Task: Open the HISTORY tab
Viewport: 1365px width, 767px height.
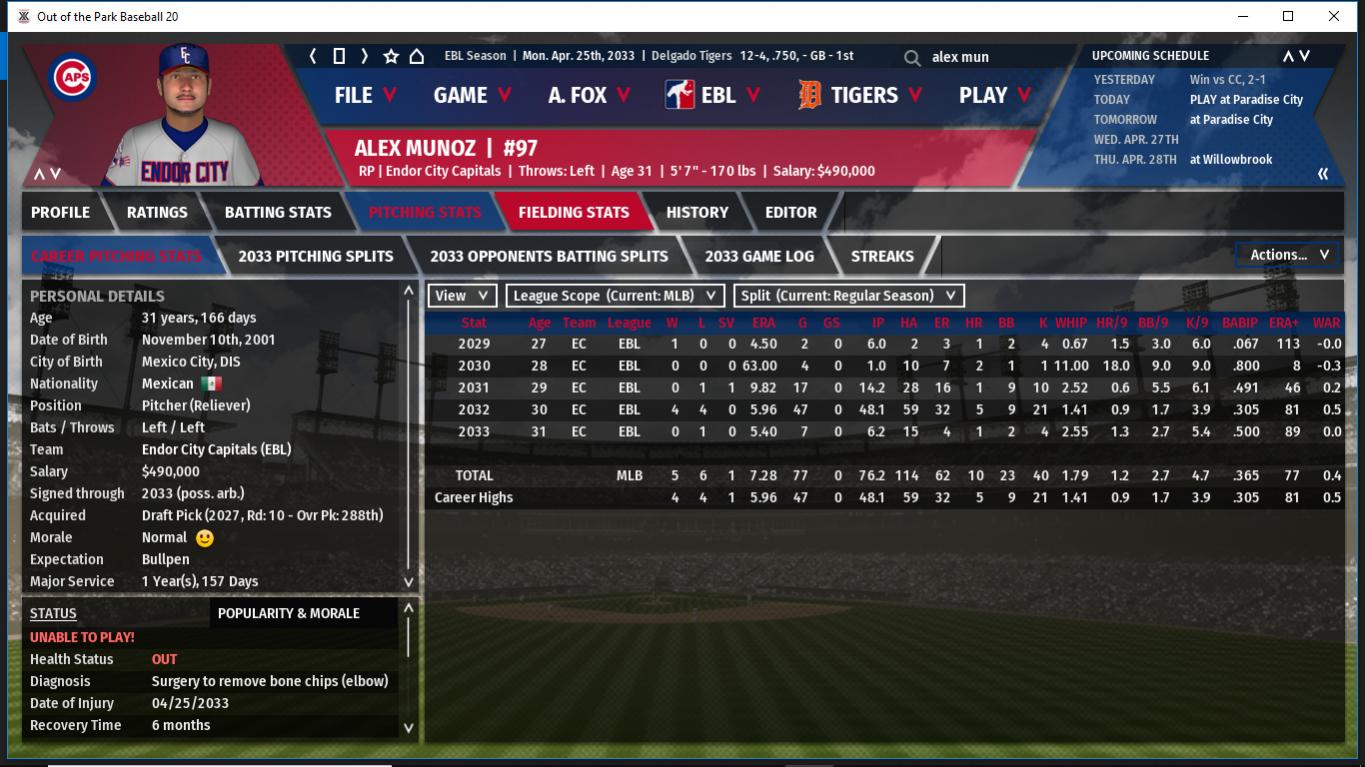Action: 697,212
